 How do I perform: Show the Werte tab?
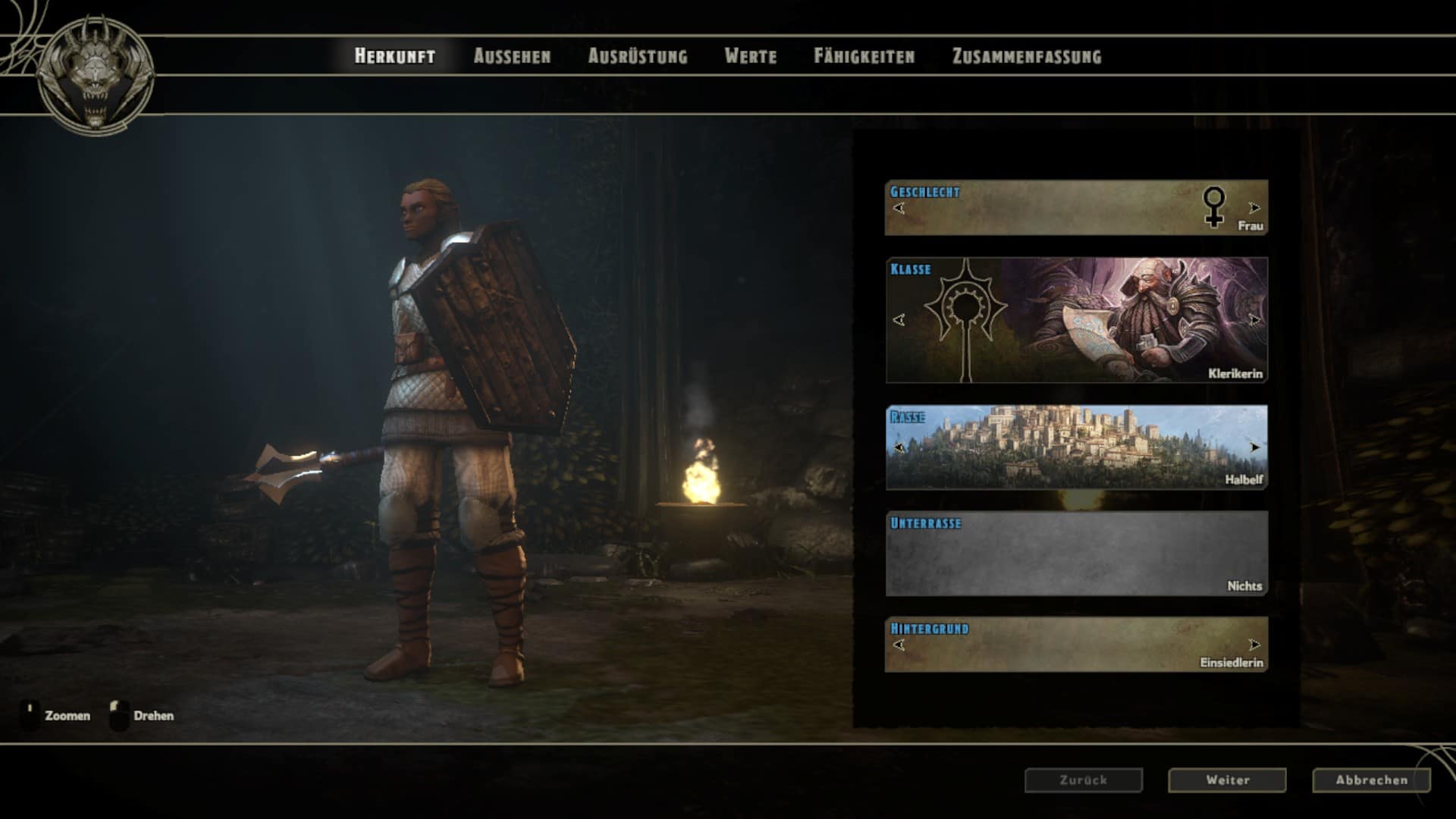[750, 56]
